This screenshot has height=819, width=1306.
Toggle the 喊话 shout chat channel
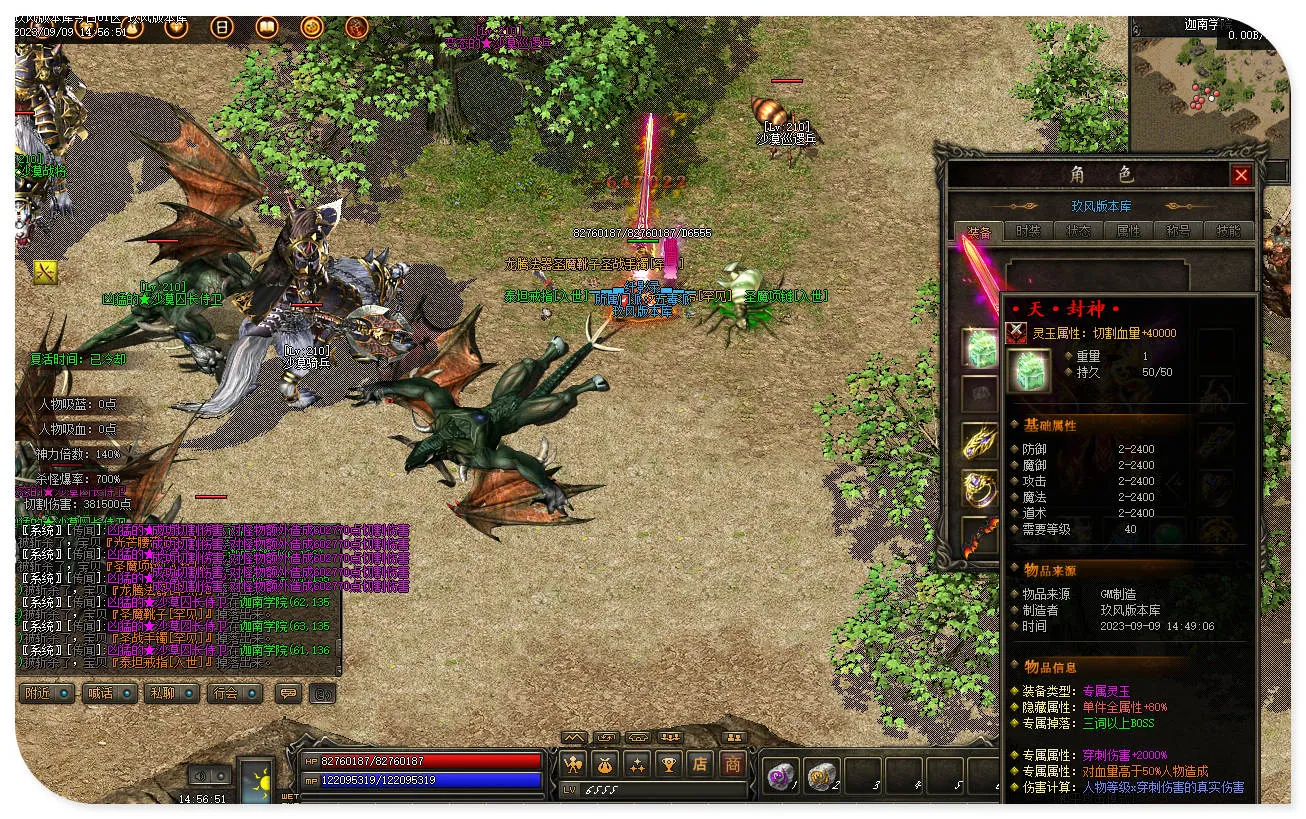[108, 693]
